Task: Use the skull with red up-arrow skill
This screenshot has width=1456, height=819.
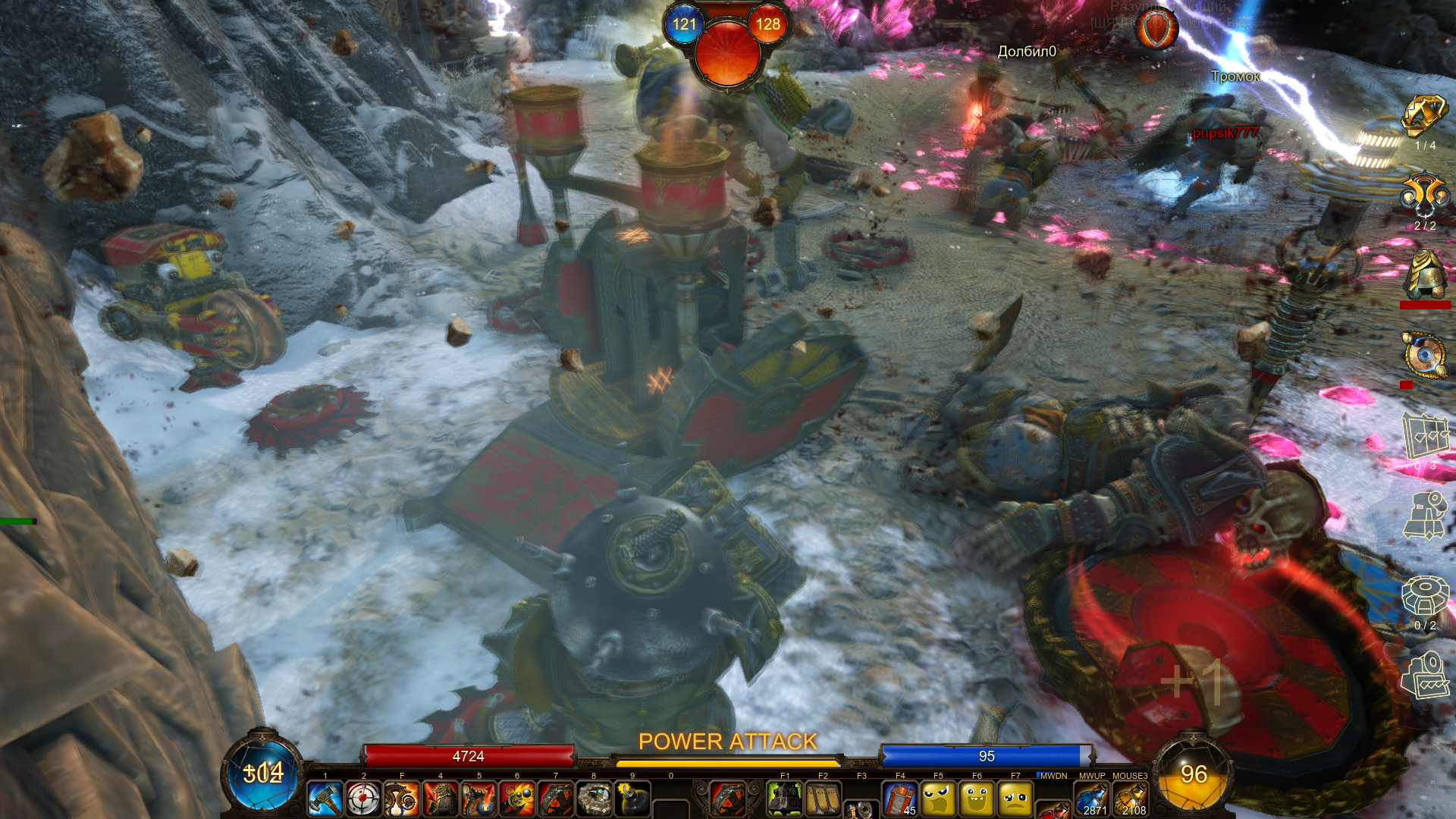Action: [x=479, y=799]
